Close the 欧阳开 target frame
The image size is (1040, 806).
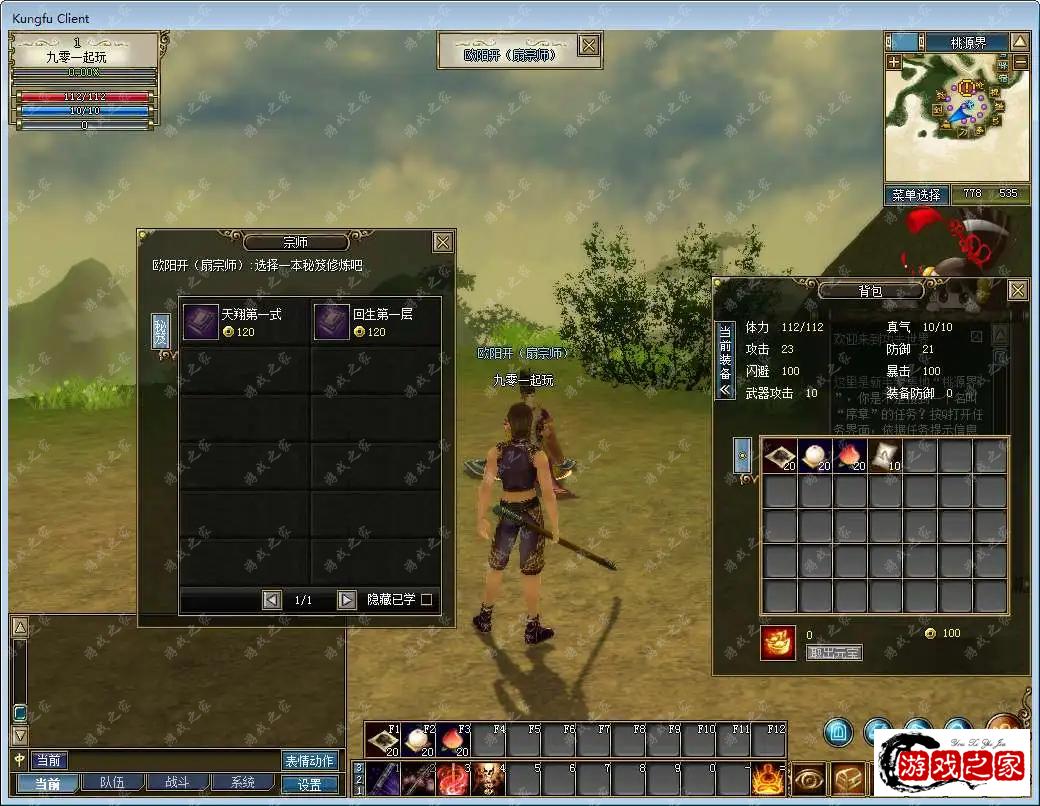589,45
